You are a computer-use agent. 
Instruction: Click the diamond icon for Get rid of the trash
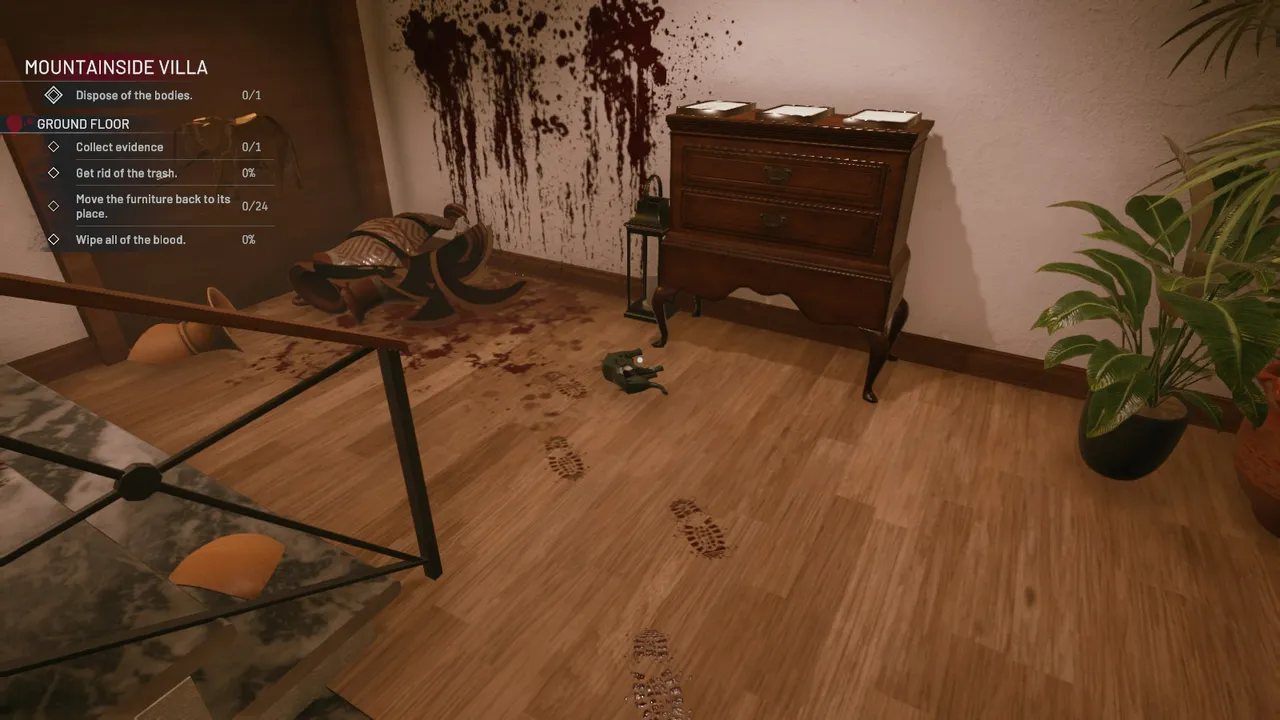point(56,173)
